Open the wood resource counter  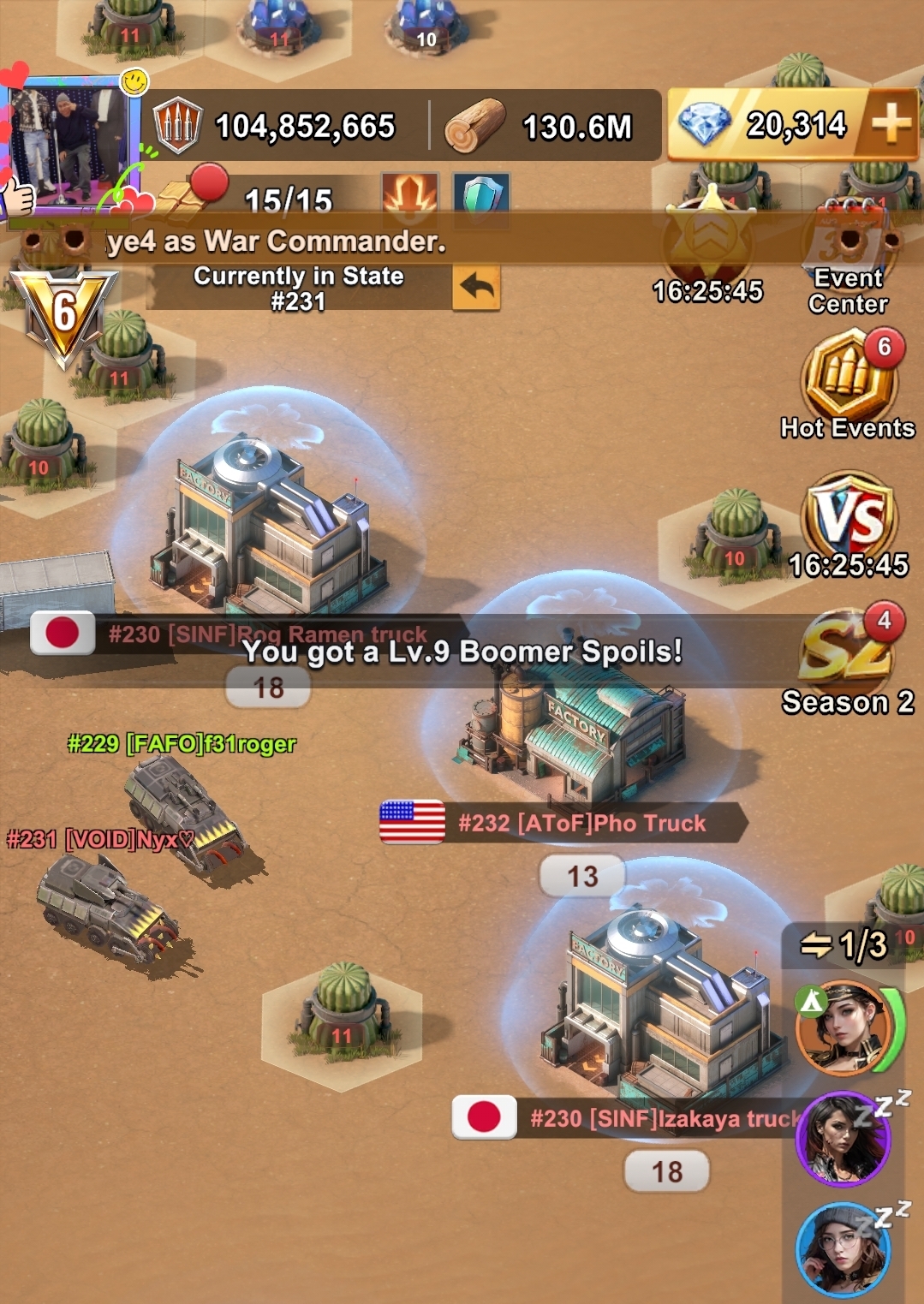tap(539, 127)
